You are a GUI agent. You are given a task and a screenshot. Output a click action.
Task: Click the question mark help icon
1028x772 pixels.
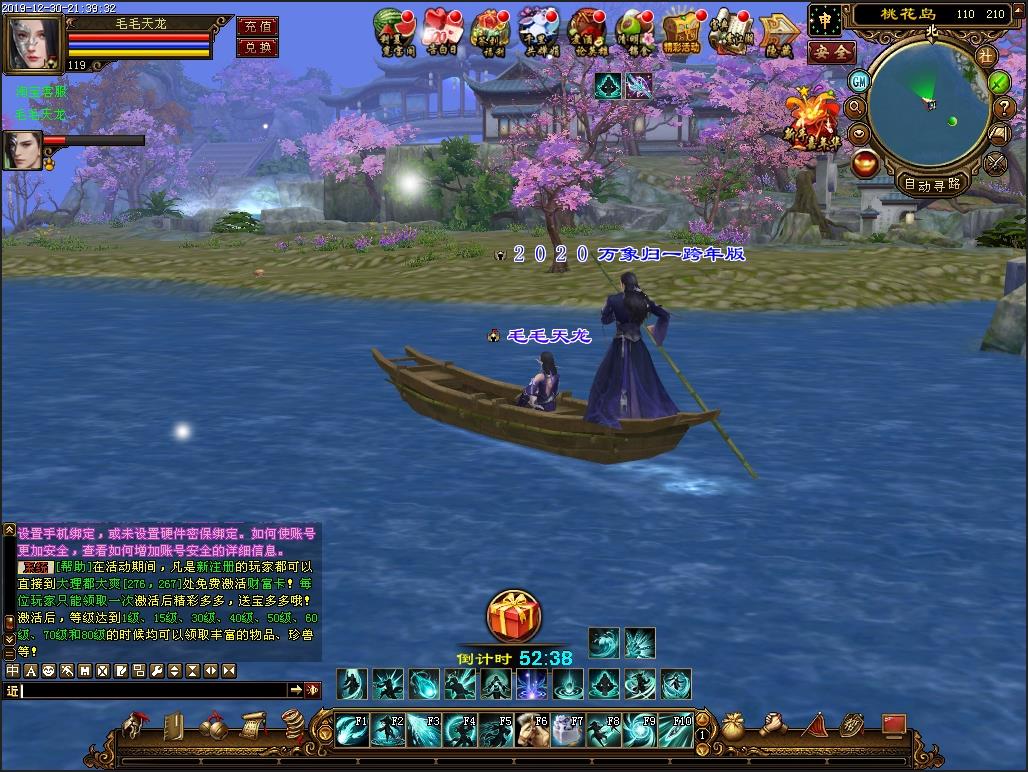tap(1003, 108)
